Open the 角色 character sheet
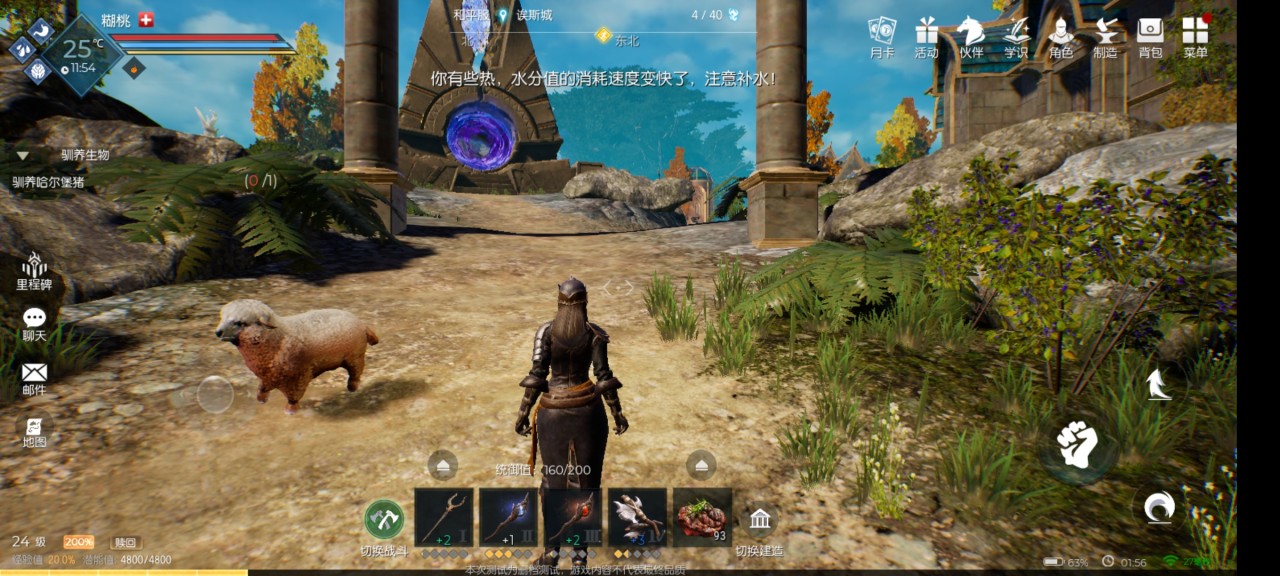The image size is (1280, 576). (x=1061, y=34)
